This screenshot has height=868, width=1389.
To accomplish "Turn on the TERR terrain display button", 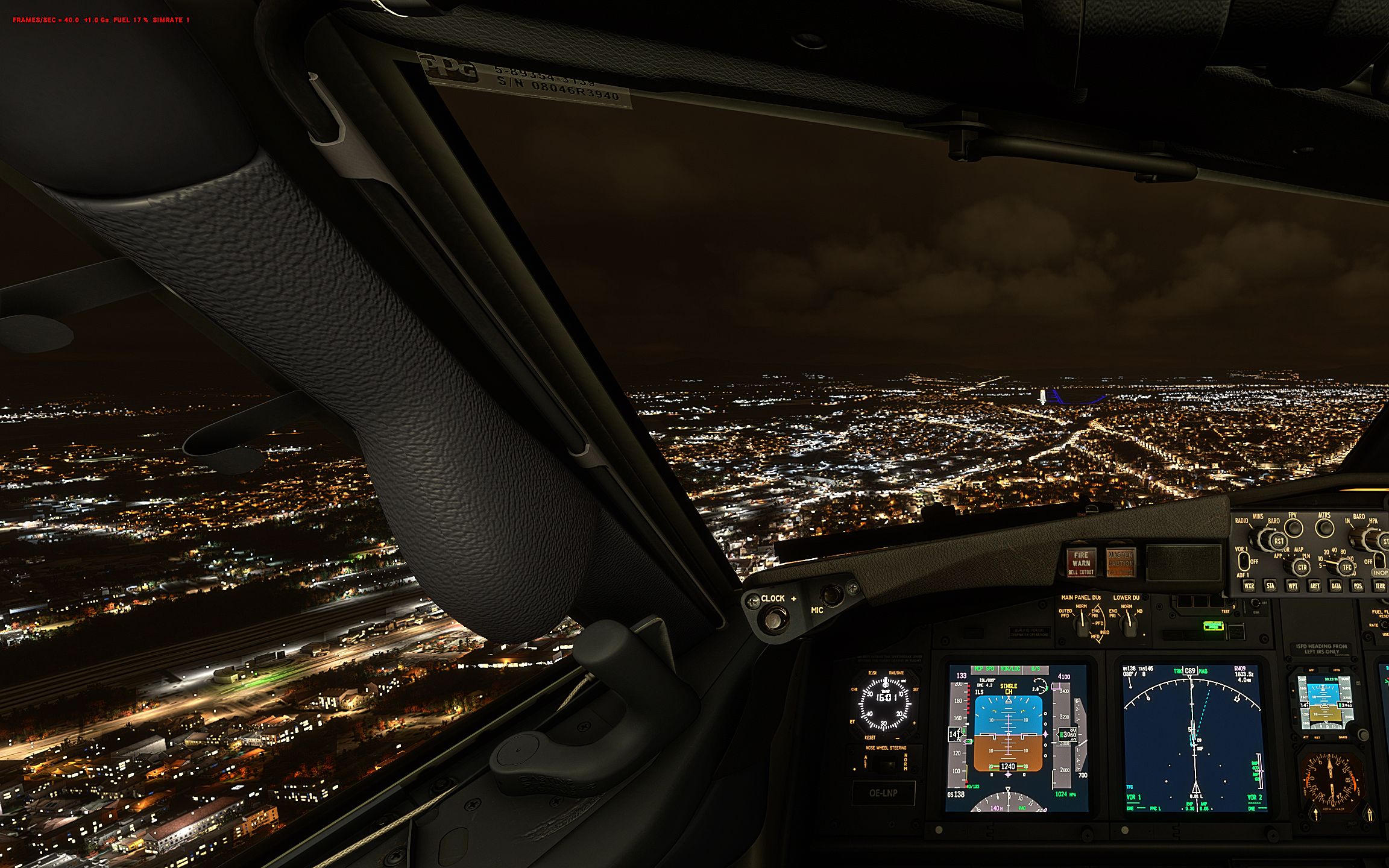I will click(1379, 585).
